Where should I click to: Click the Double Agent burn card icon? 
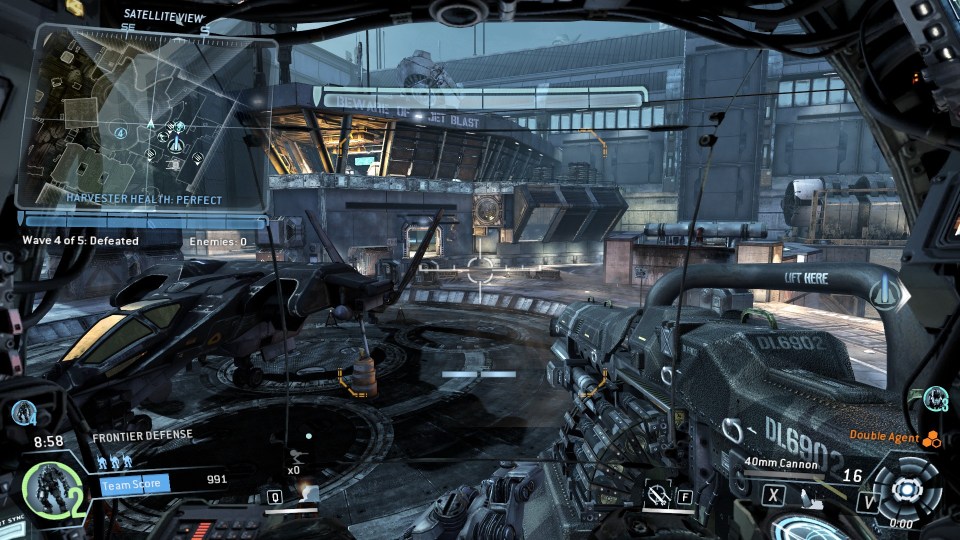coord(932,438)
